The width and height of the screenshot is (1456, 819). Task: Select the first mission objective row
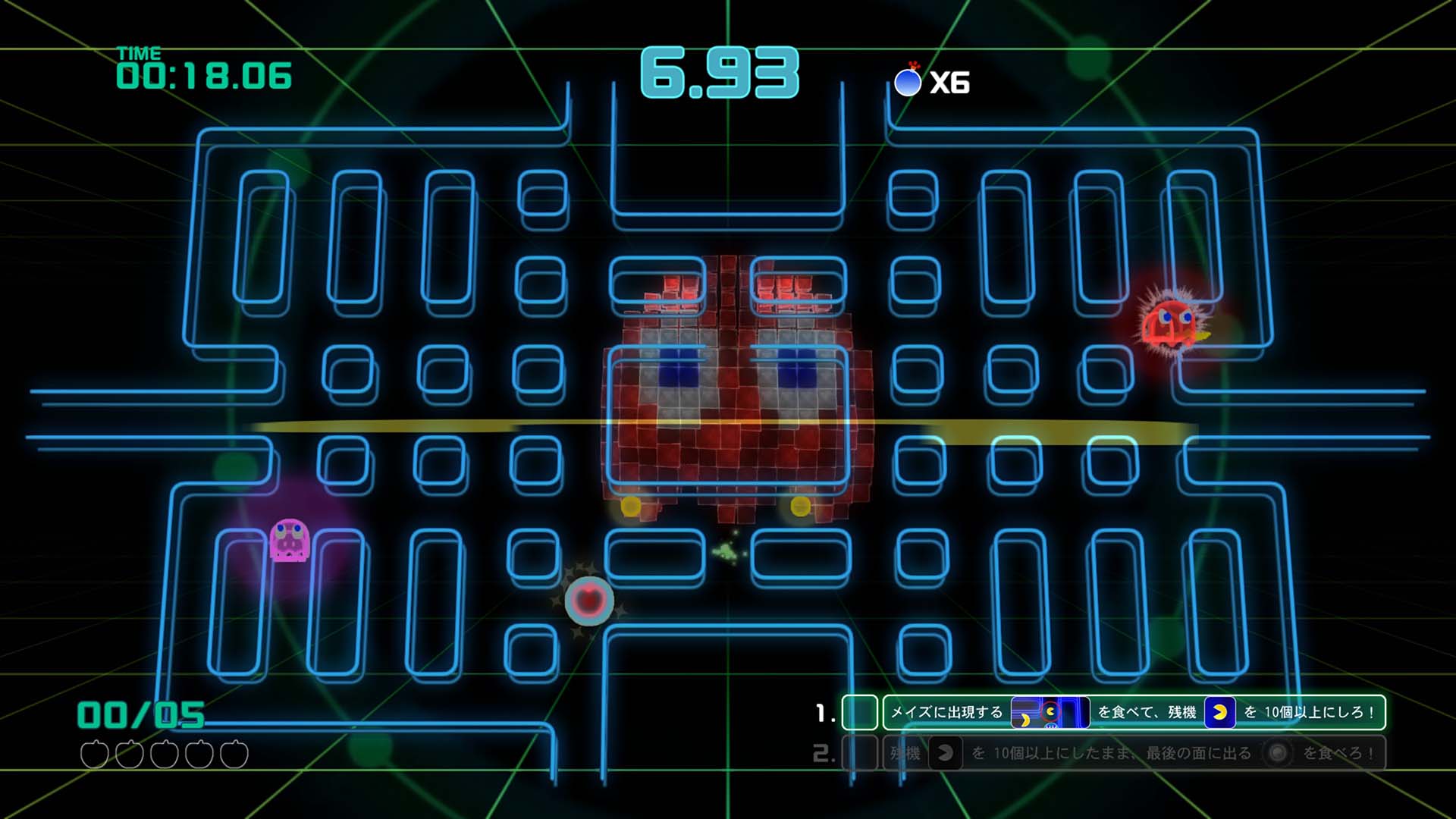1133,712
